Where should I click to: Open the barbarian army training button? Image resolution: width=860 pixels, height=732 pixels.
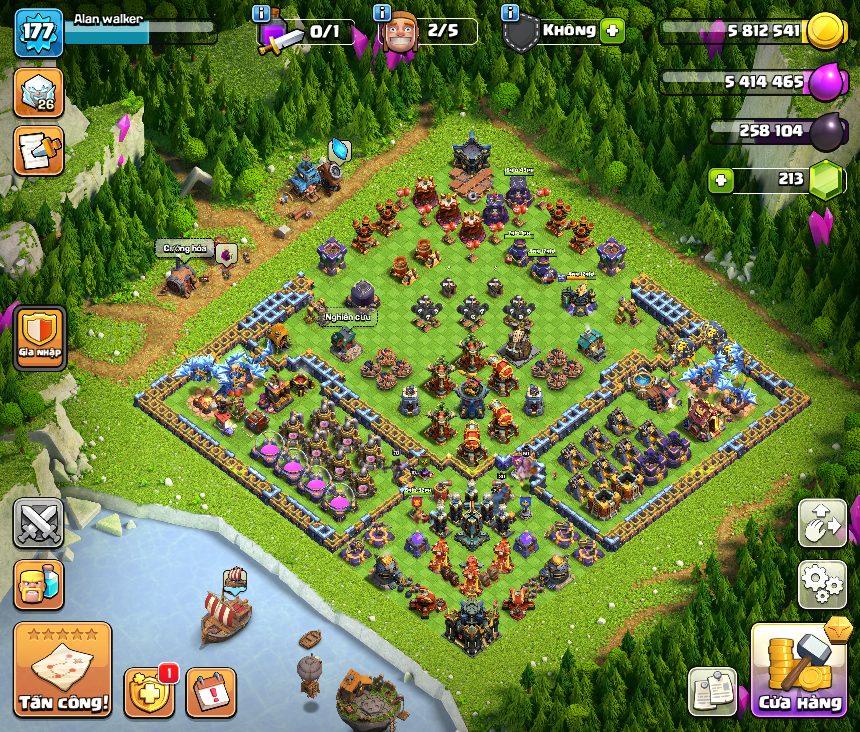(x=38, y=584)
